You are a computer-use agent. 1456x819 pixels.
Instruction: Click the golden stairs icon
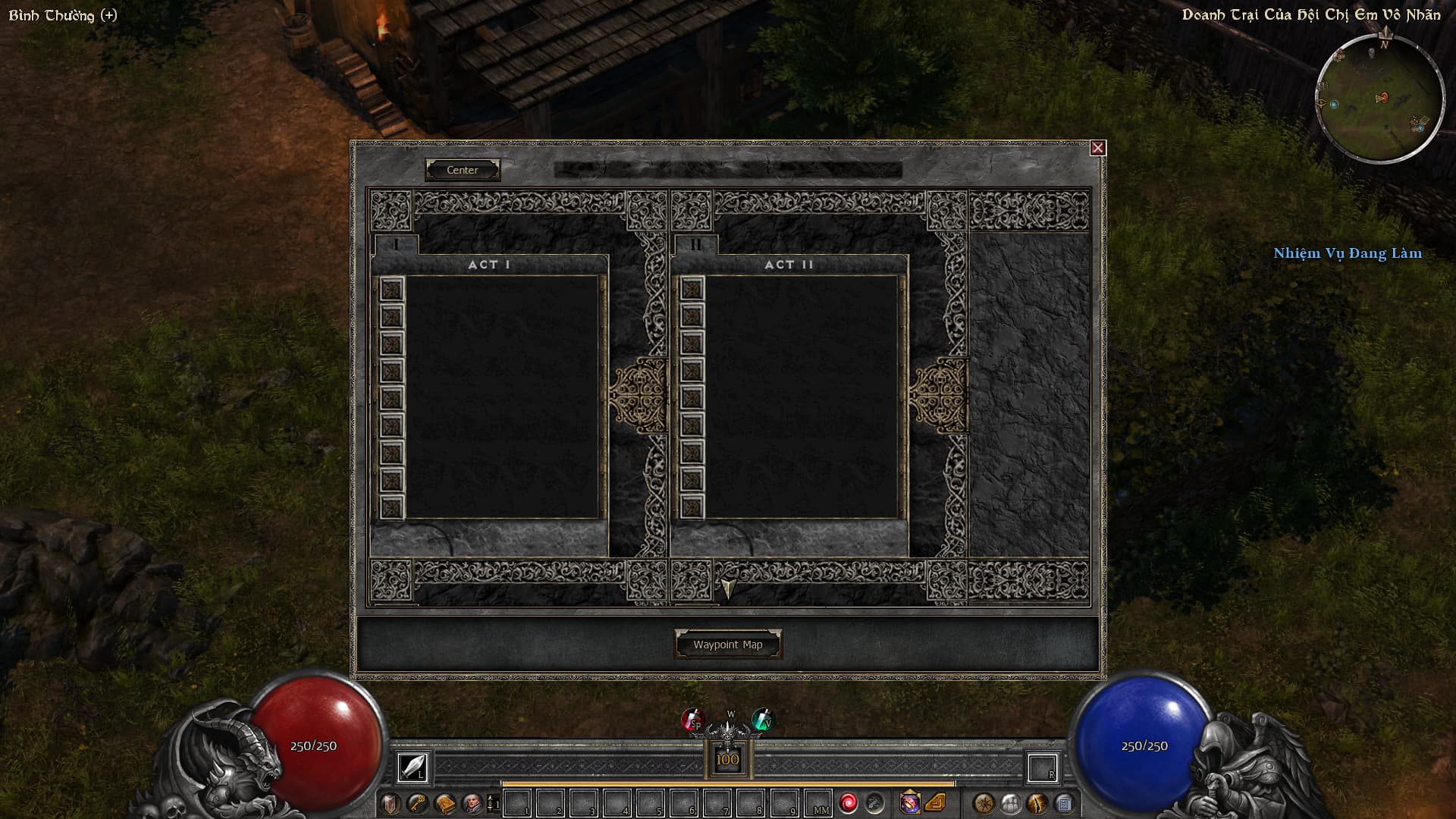coord(936,803)
